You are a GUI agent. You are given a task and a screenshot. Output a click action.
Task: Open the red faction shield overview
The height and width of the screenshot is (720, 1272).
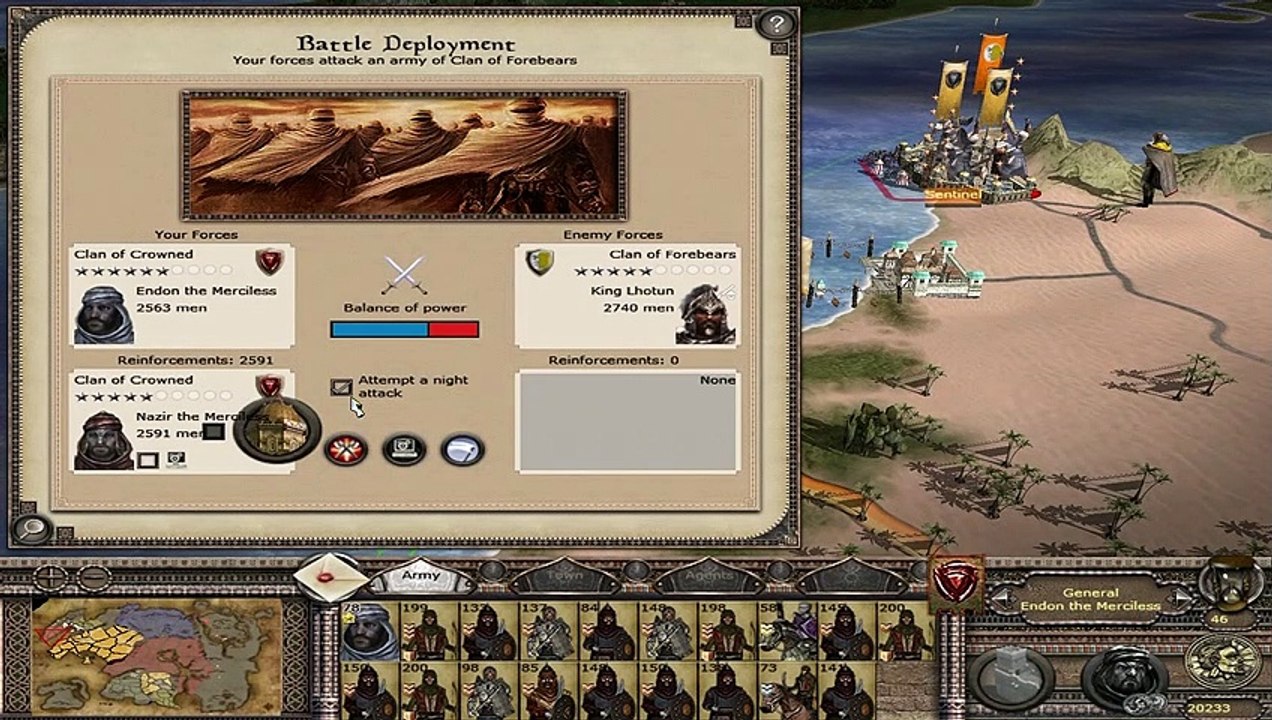pos(956,585)
